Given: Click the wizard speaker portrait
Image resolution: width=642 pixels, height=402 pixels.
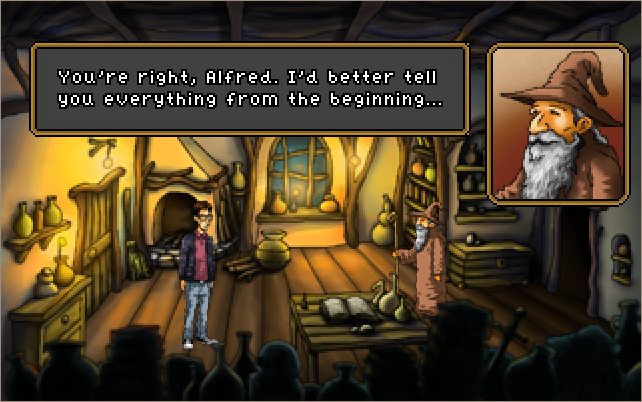Looking at the screenshot, I should [554, 124].
